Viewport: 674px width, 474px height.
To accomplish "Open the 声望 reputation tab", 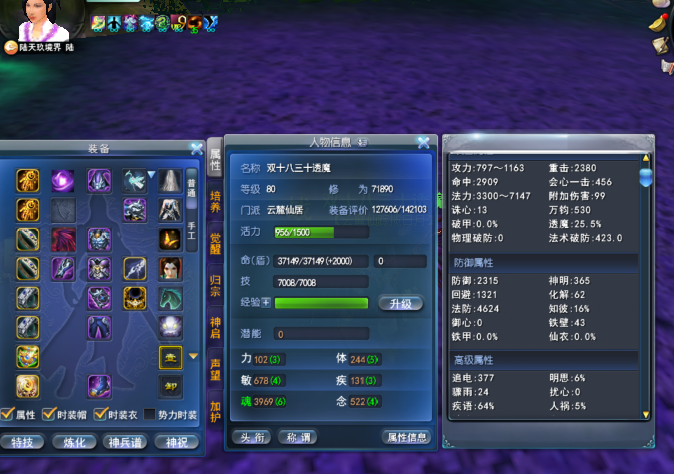I will (215, 372).
